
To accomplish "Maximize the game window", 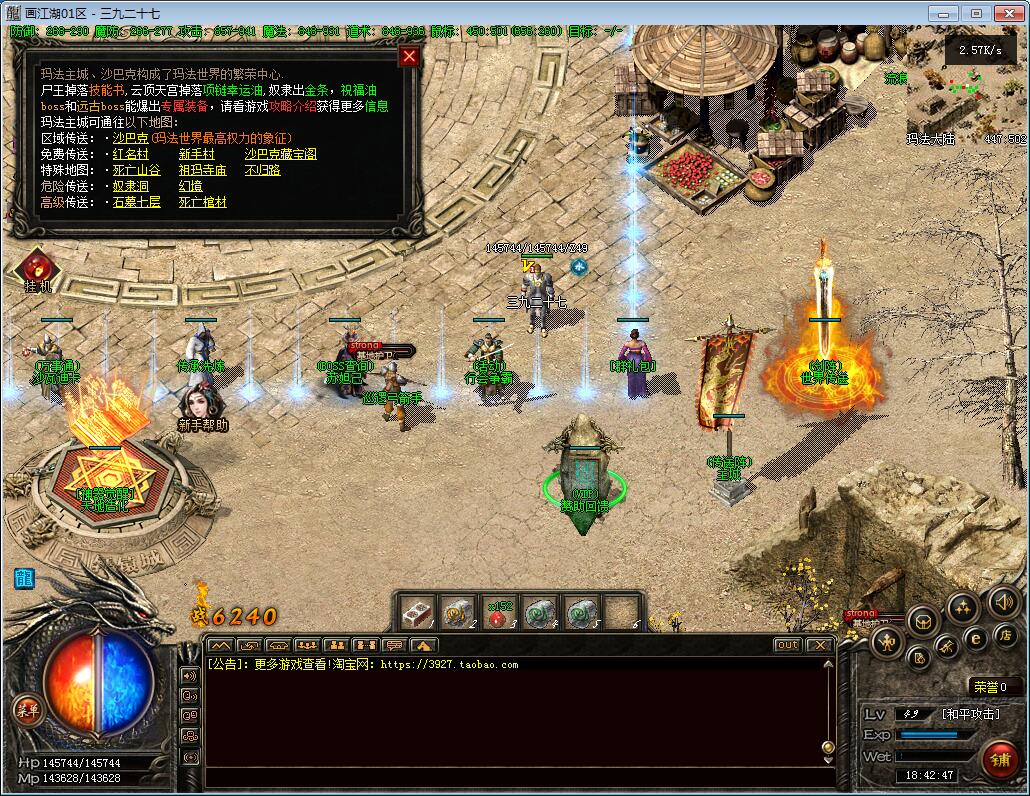I will coord(975,13).
